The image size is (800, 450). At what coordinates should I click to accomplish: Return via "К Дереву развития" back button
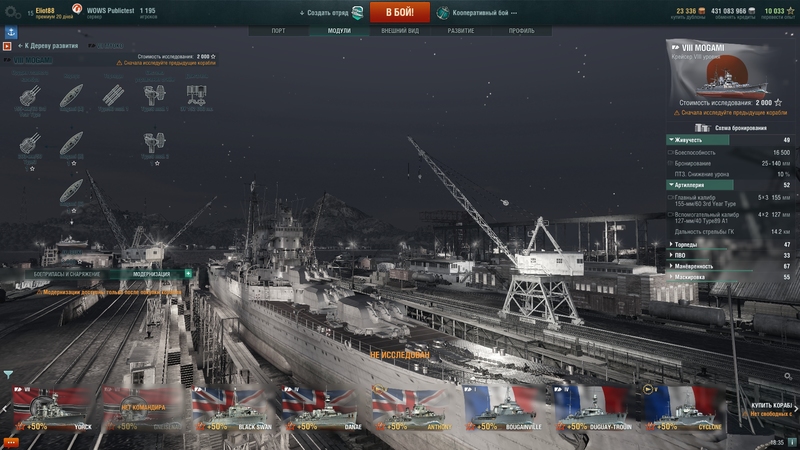click(42, 46)
